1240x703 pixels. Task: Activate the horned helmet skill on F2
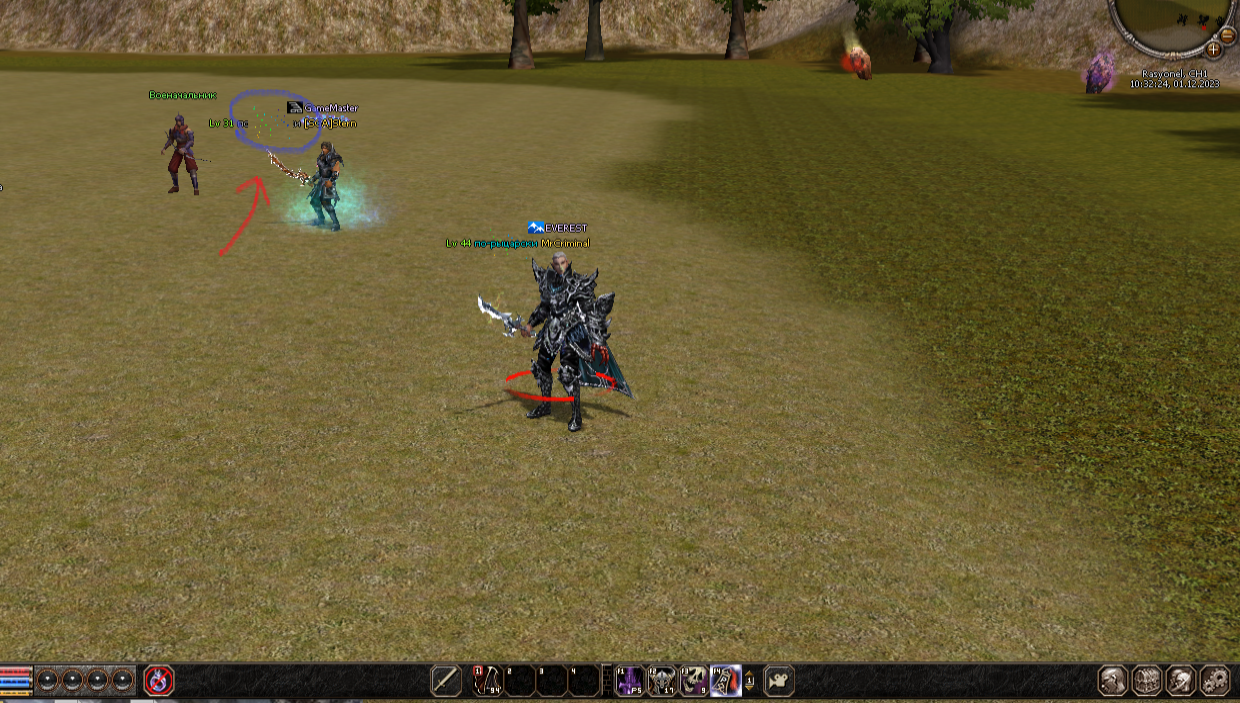(662, 681)
